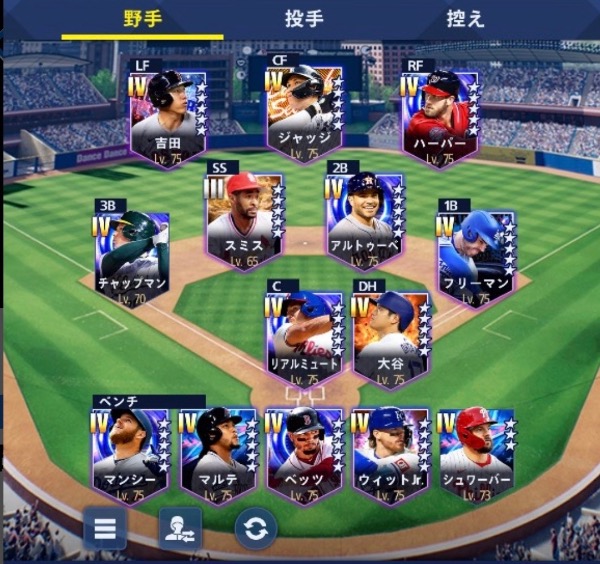Select the 吉田 left field card
600x564 pixels.
click(168, 117)
